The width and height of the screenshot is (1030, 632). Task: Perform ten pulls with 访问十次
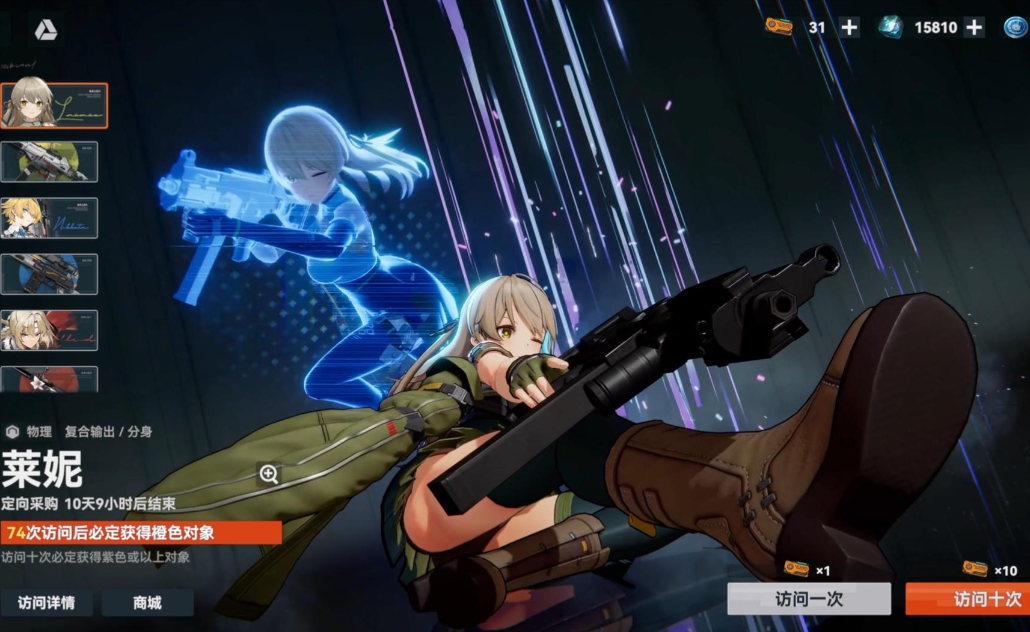[967, 599]
